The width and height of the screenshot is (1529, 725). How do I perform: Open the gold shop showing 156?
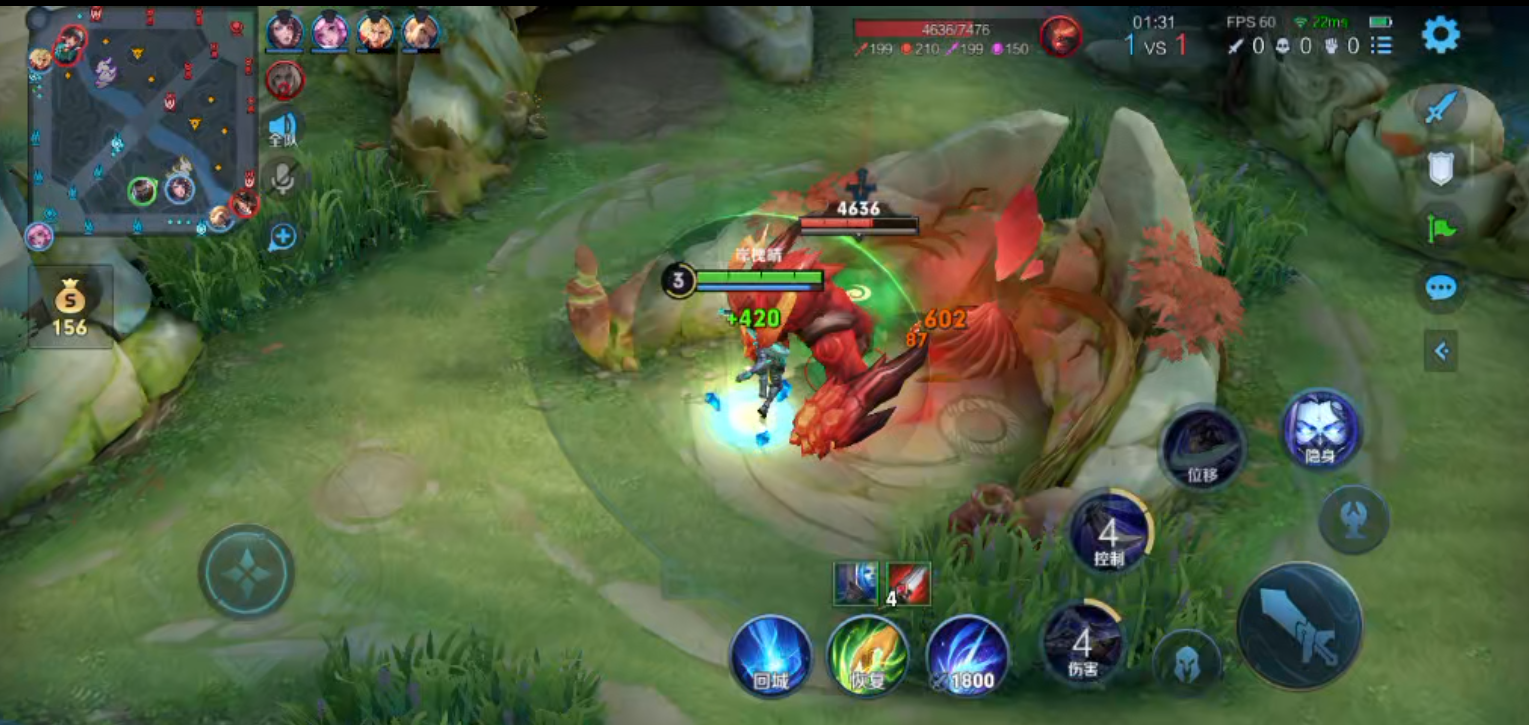point(70,307)
